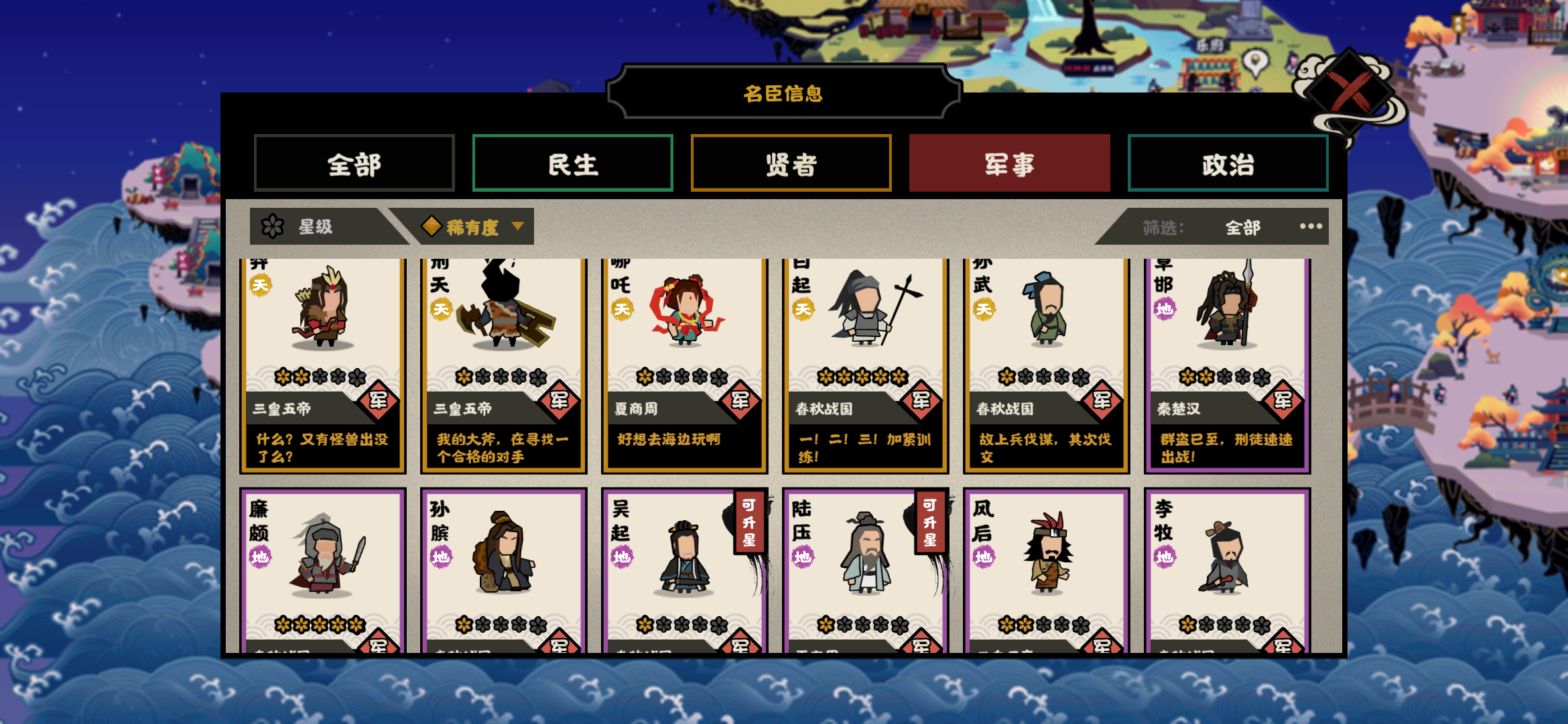Viewport: 1568px width, 724px height.
Task: Switch to the 民生 tab
Action: (x=572, y=163)
